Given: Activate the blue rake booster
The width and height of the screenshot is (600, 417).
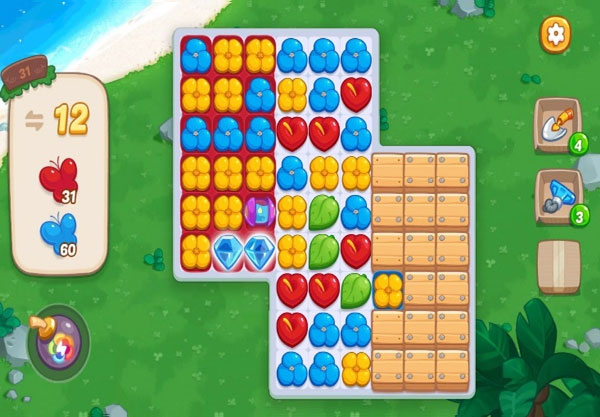Looking at the screenshot, I should (x=555, y=194).
